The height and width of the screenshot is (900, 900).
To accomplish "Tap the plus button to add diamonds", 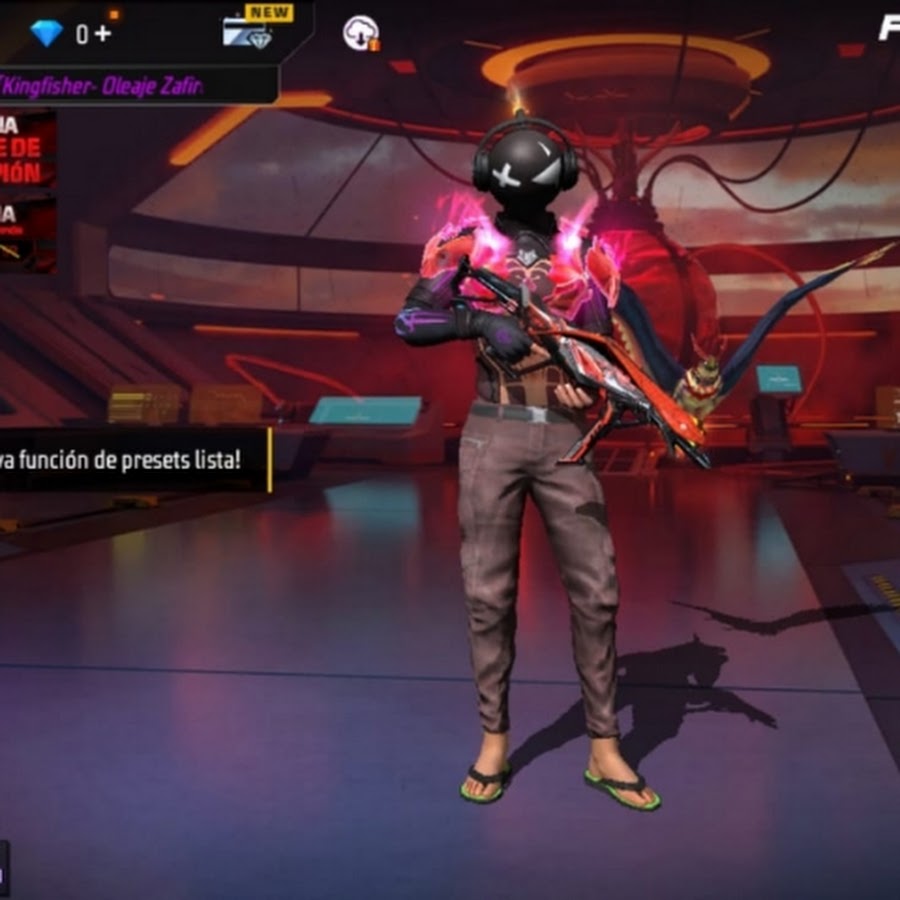I will (103, 34).
